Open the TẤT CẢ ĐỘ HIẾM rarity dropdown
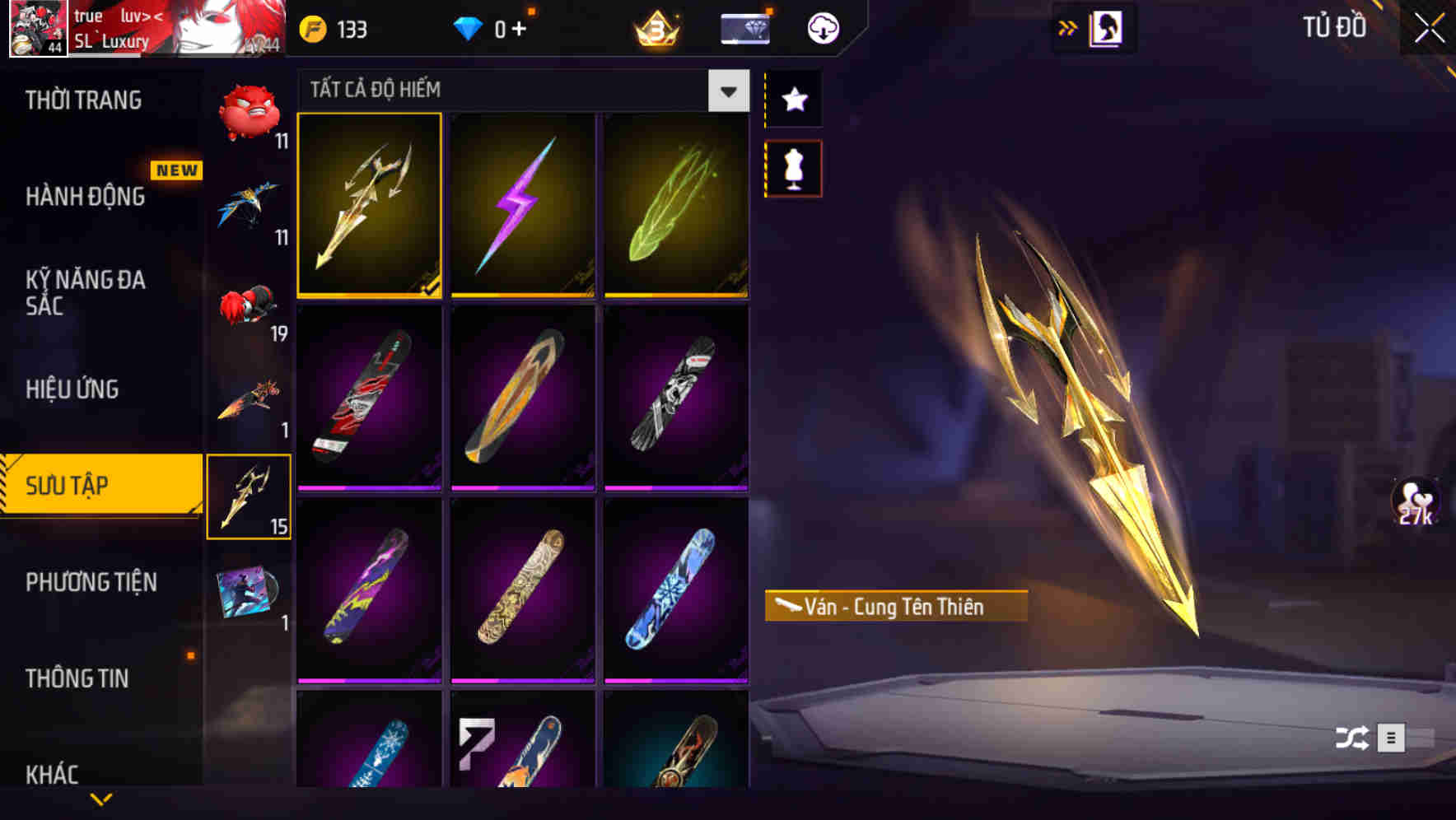This screenshot has width=1456, height=820. (x=726, y=91)
